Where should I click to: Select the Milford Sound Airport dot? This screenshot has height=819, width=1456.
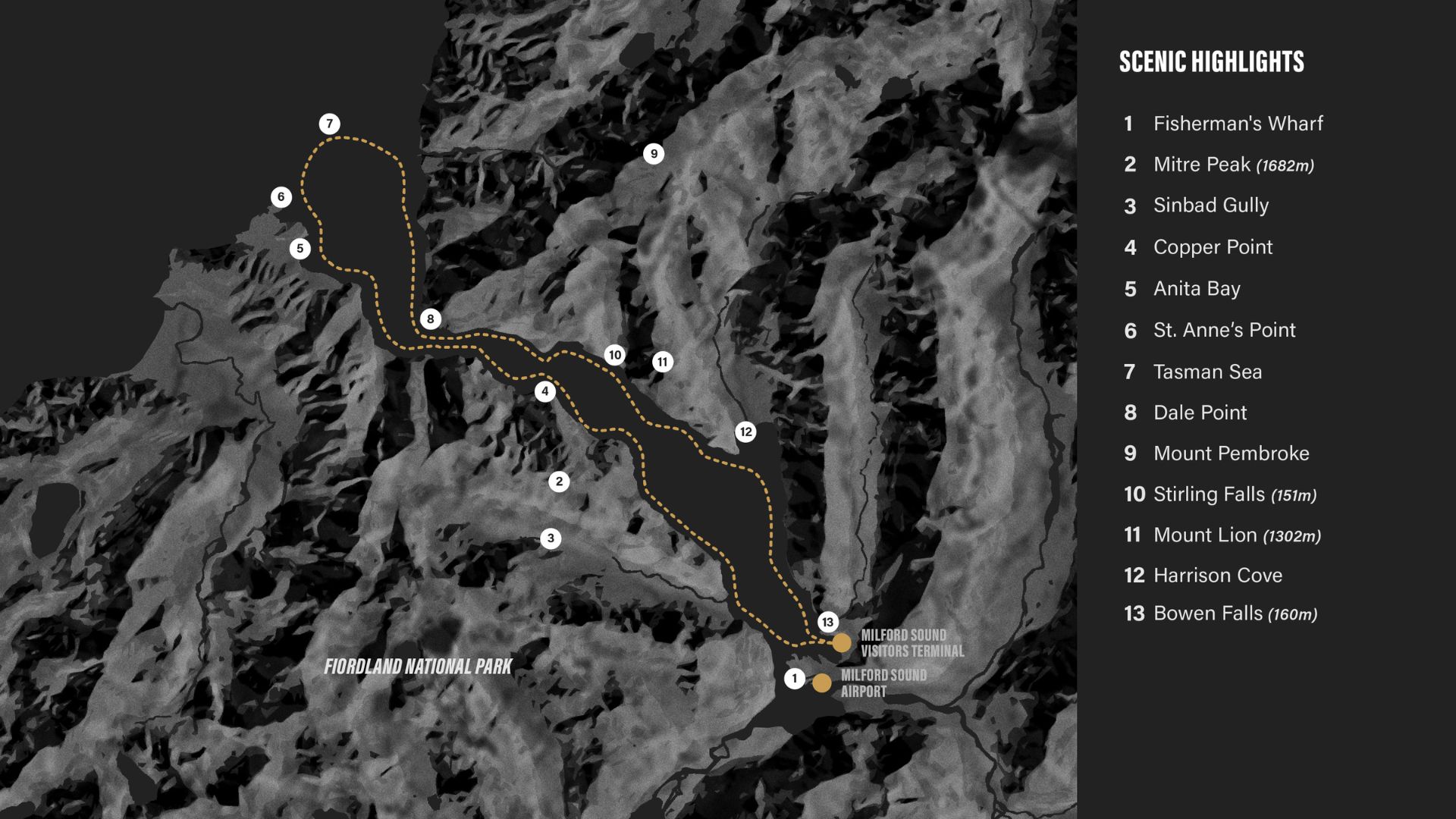tap(821, 683)
